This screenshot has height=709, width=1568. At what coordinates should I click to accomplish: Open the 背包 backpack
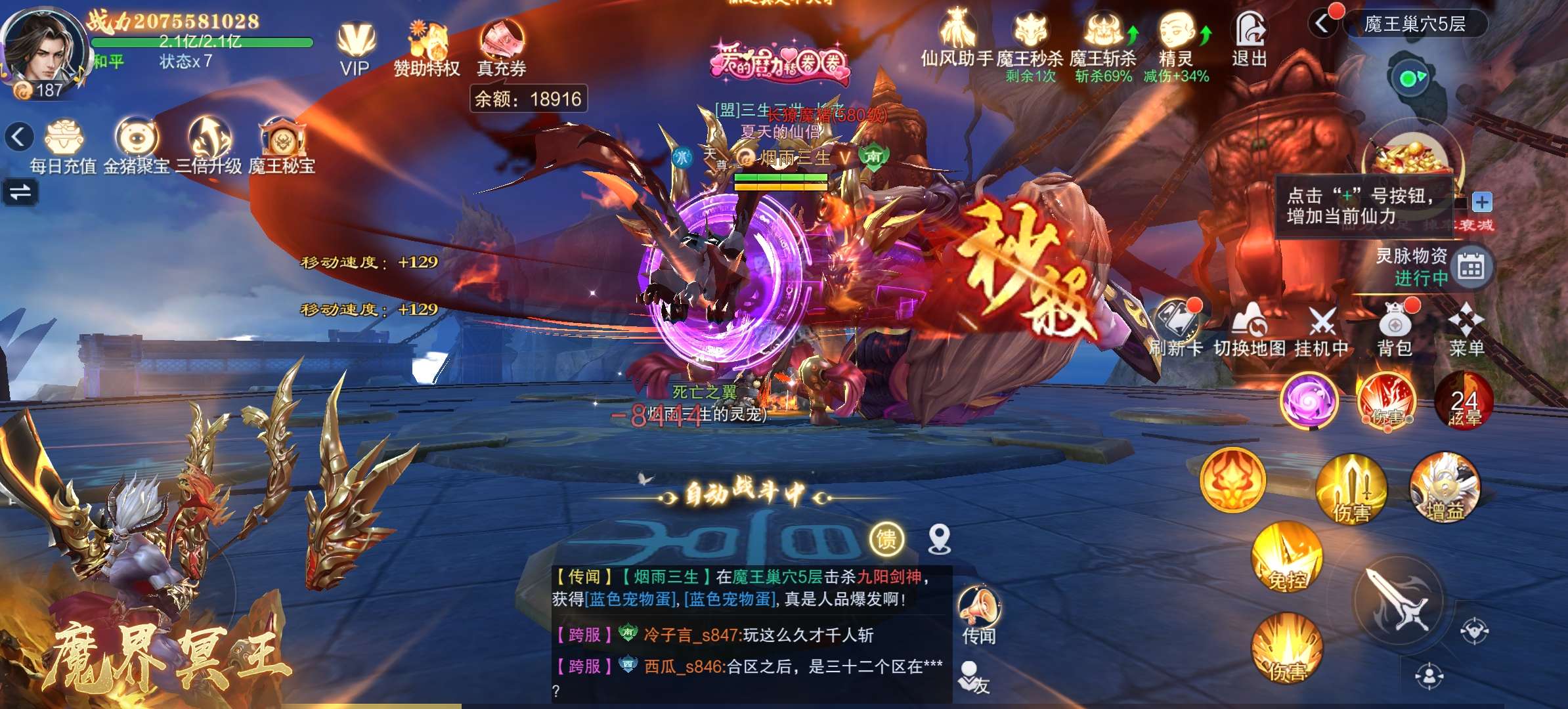[1395, 330]
